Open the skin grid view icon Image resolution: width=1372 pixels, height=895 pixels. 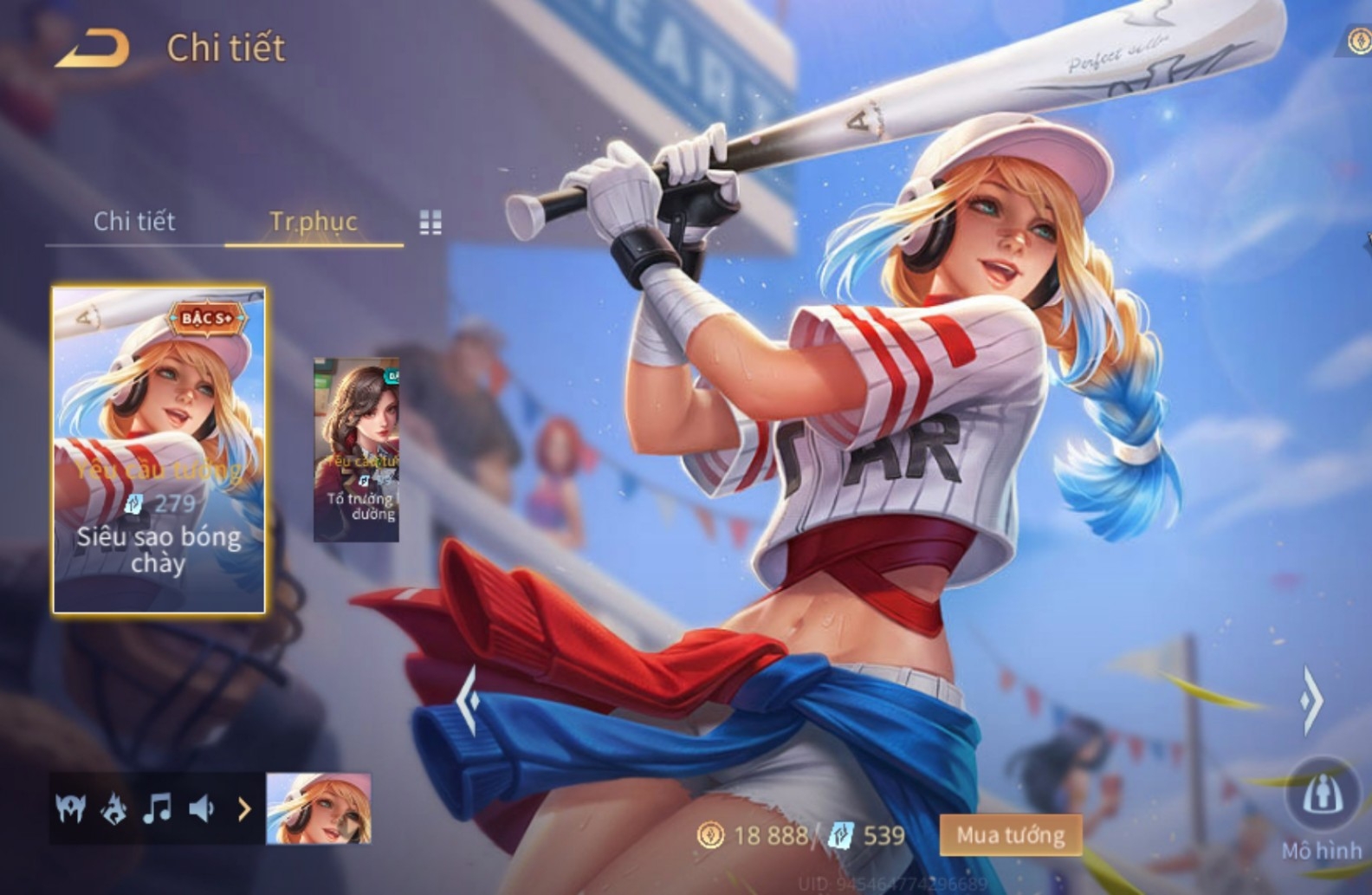click(430, 223)
